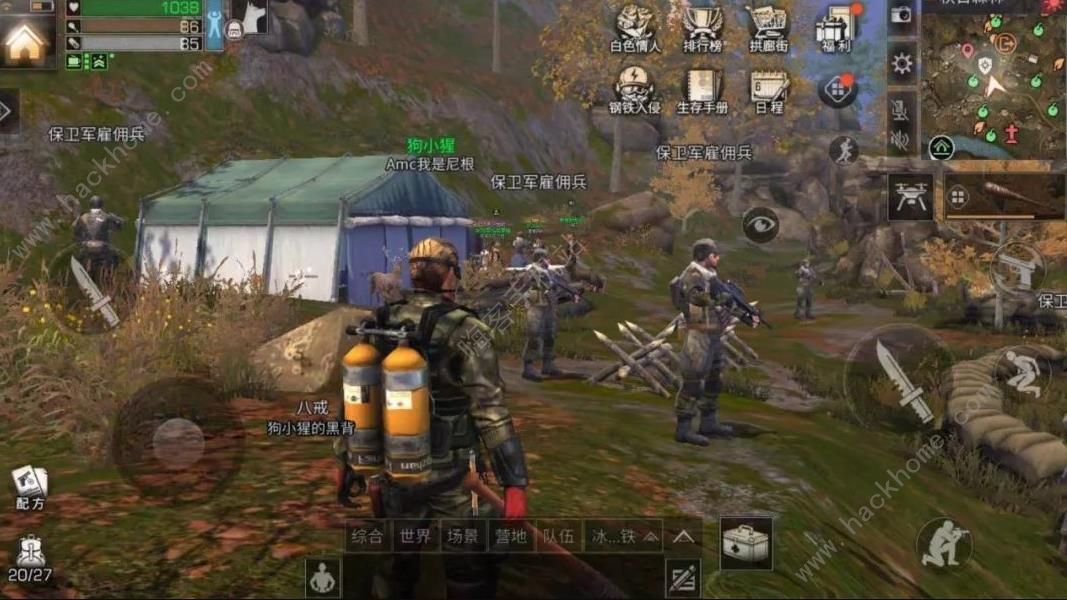
Task: Select the baseball bat weapon slot
Action: pyautogui.click(x=1004, y=197)
